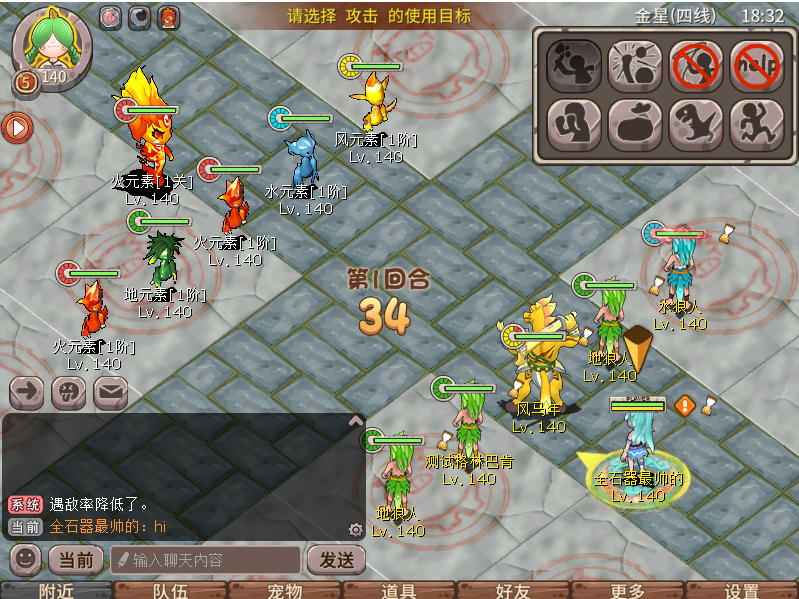Send the chat message with 发送
The image size is (799, 599).
coord(335,559)
